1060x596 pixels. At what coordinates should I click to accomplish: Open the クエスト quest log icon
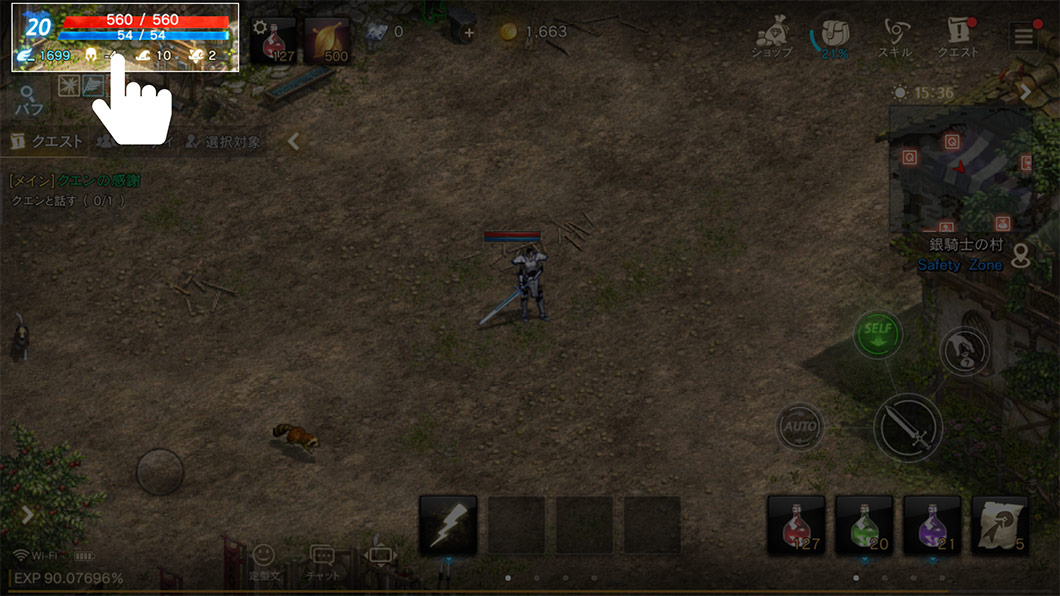tap(957, 35)
